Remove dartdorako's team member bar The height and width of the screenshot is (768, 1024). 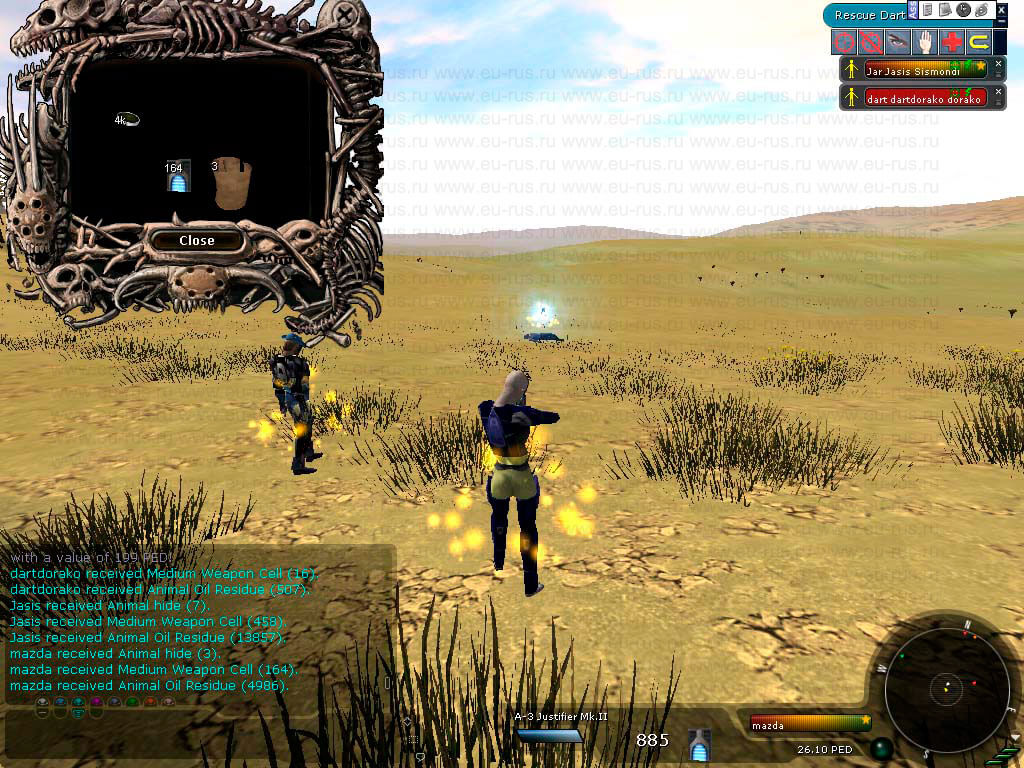tap(998, 92)
